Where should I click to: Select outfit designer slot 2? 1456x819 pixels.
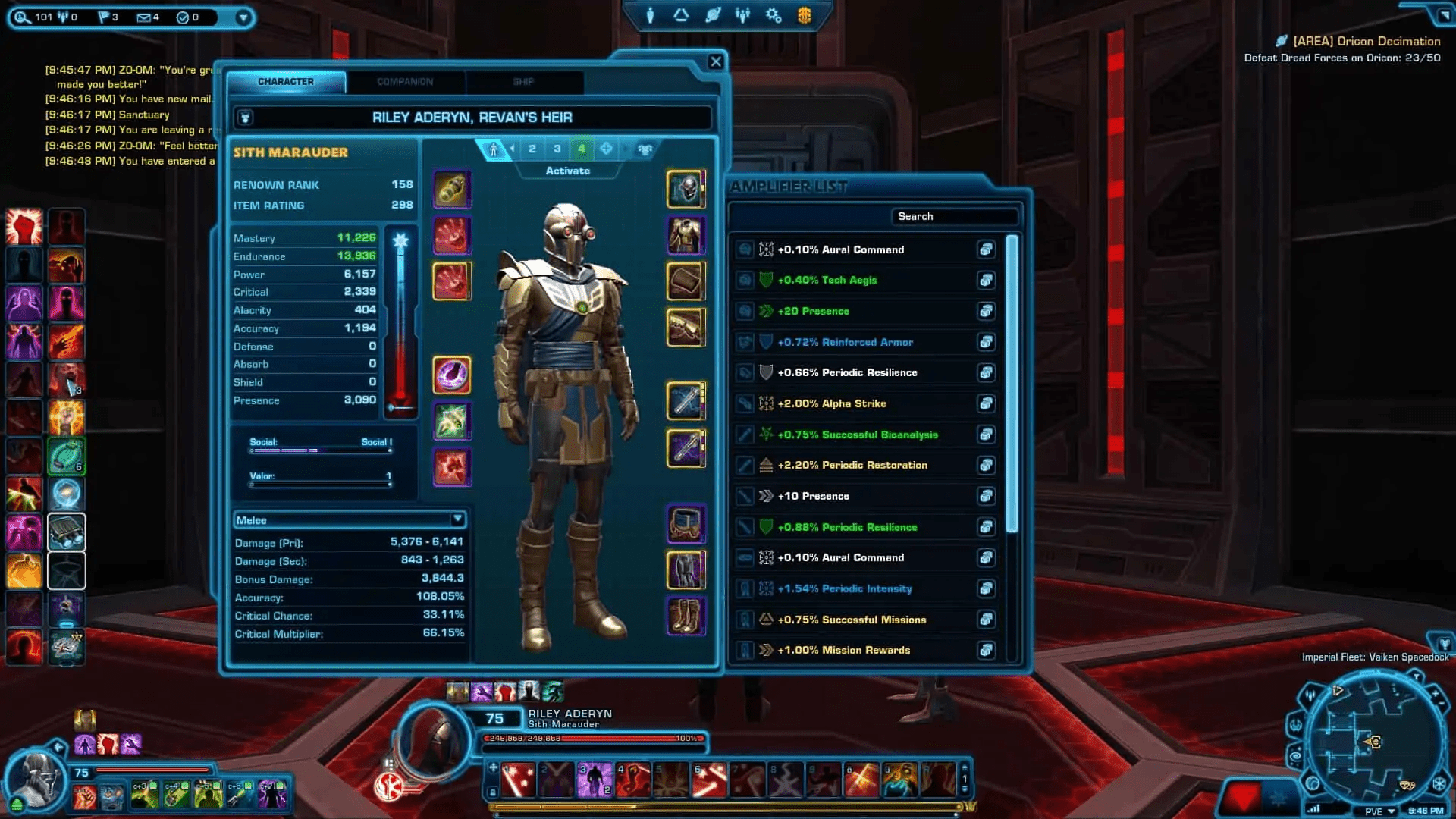coord(532,149)
